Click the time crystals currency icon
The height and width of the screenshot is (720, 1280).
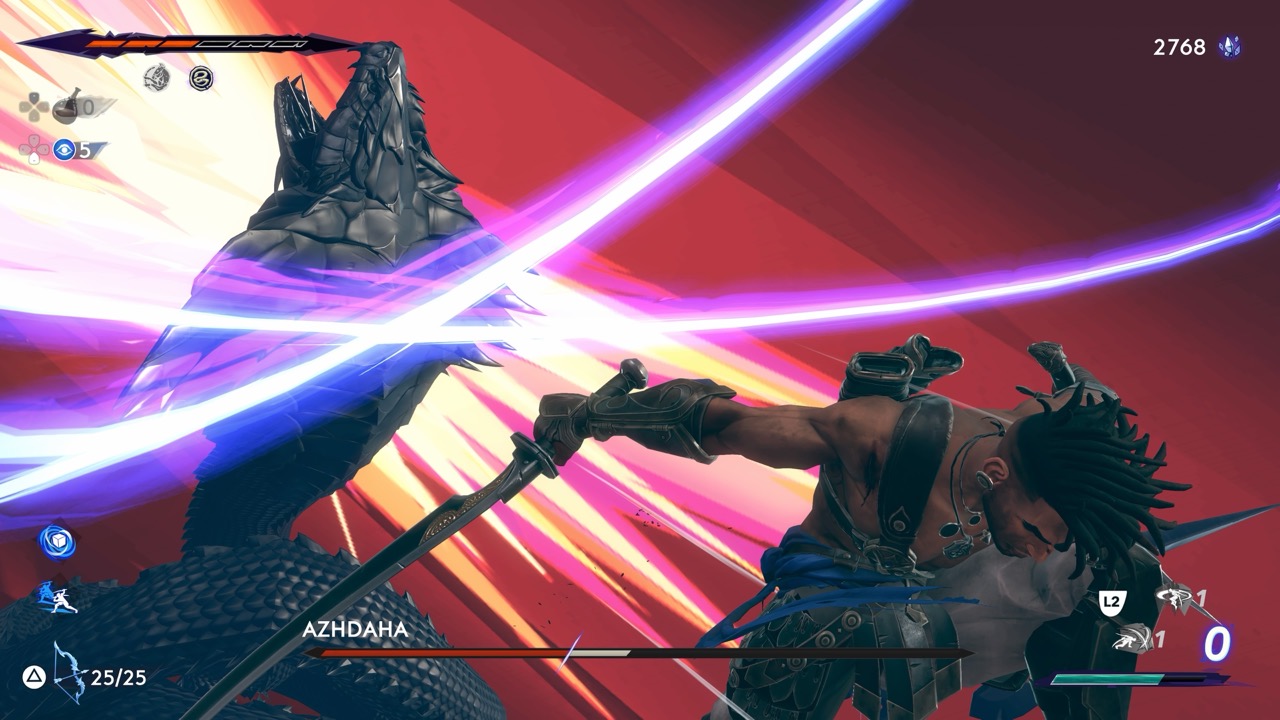point(1229,47)
